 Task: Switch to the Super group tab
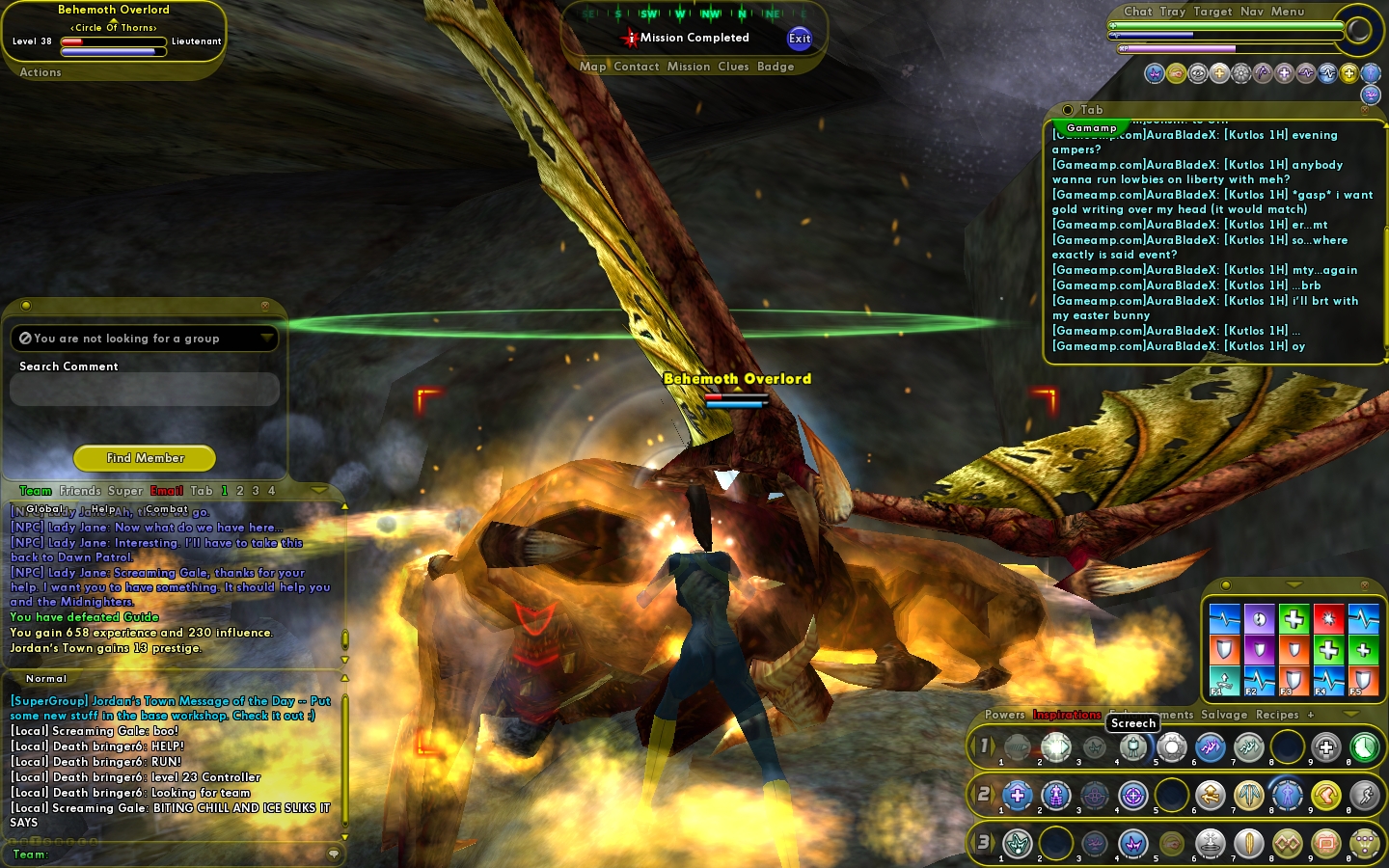(x=125, y=491)
